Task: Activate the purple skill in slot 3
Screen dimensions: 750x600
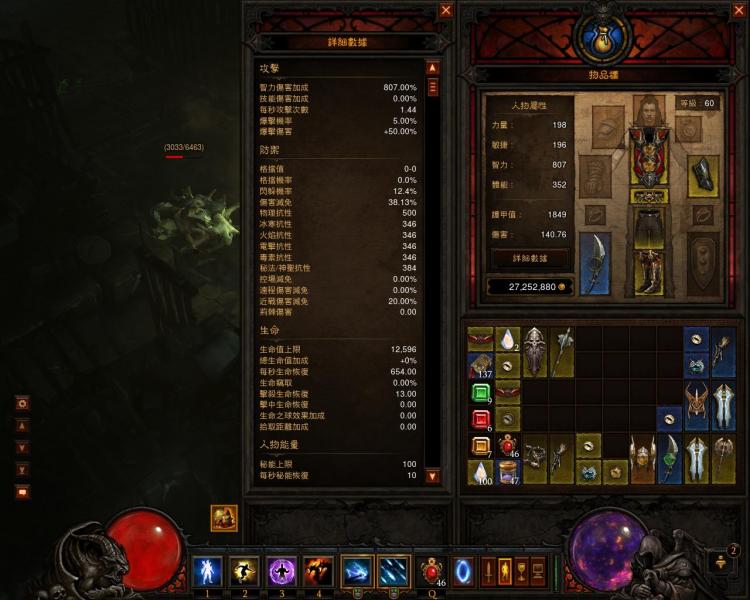Action: [x=281, y=570]
